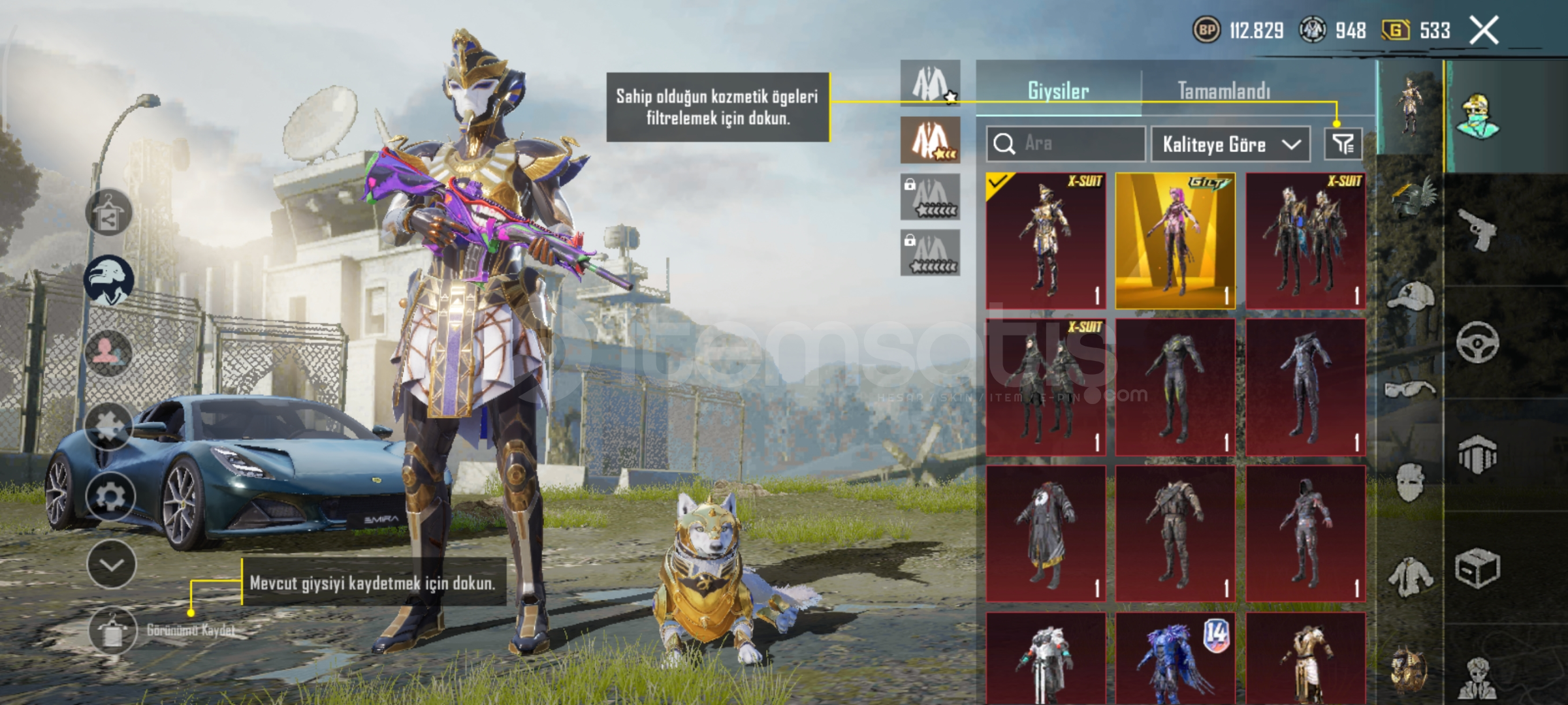Screen dimensions: 1568x705
Task: Open the Tamamlandı tab
Action: [x=1224, y=91]
